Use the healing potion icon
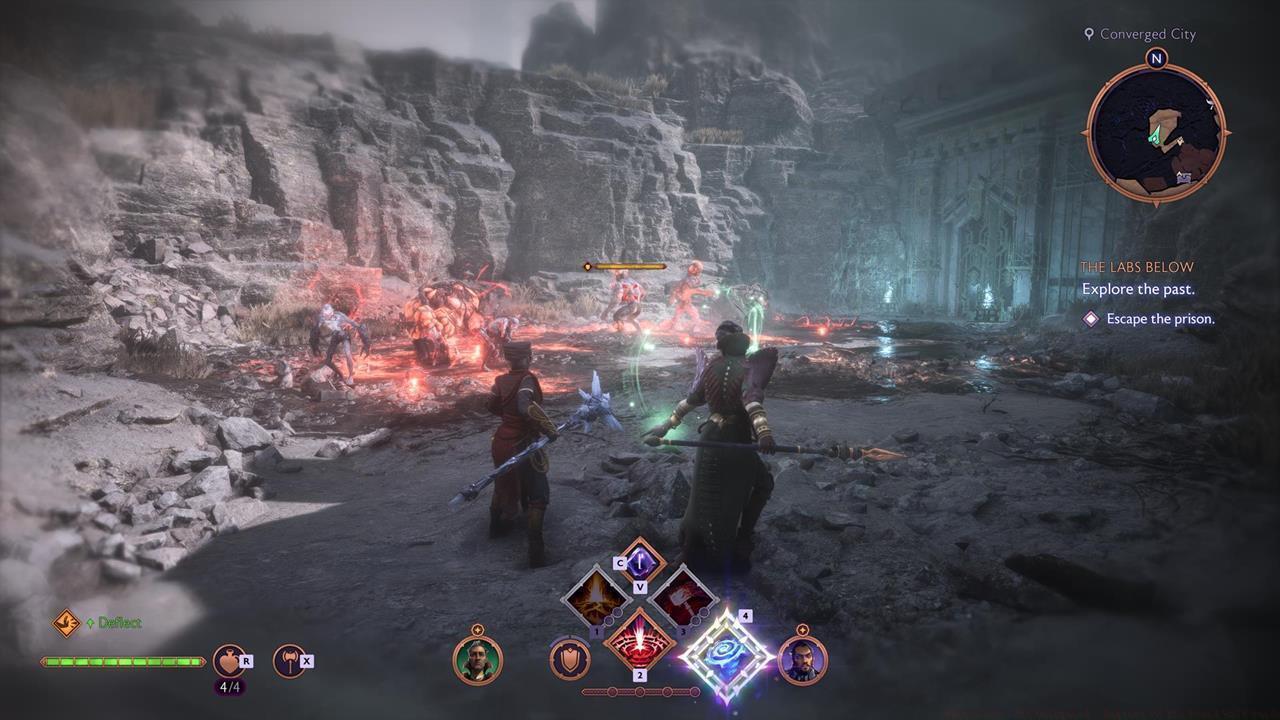 pos(229,661)
